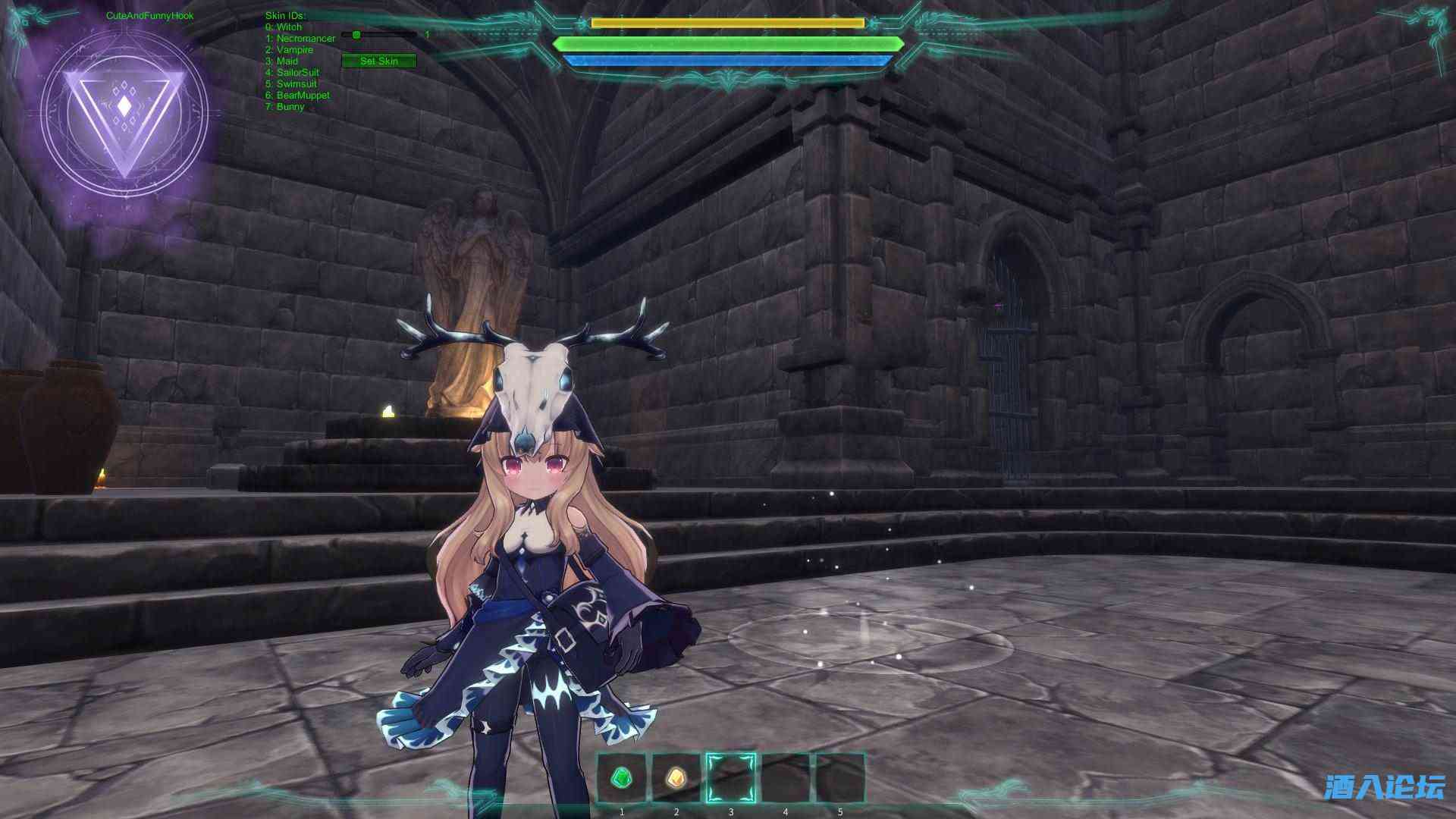Activate the purple triangle magic emblem
Screen dimensions: 1456x819
[124, 115]
